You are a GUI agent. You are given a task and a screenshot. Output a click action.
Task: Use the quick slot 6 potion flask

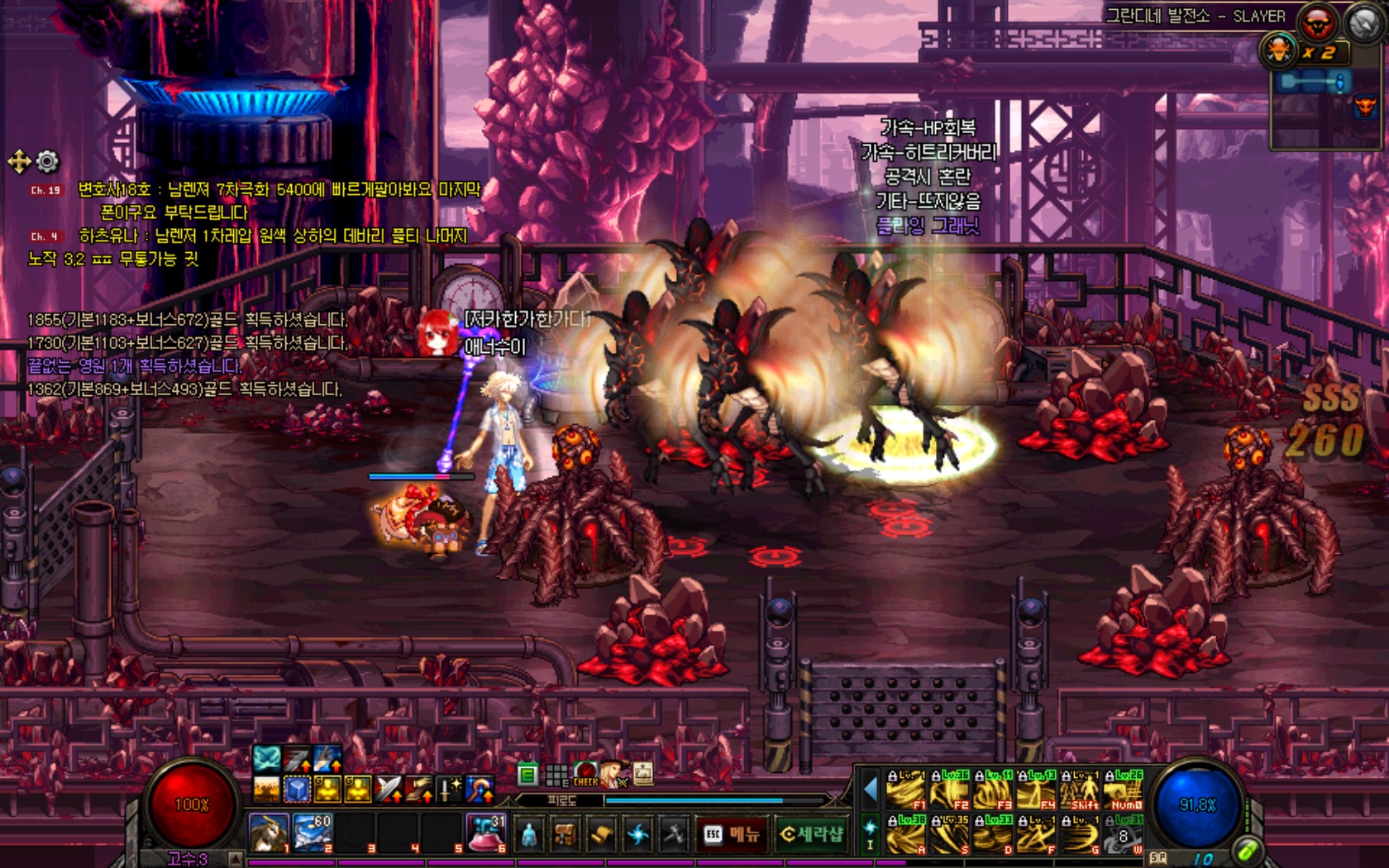tap(487, 832)
